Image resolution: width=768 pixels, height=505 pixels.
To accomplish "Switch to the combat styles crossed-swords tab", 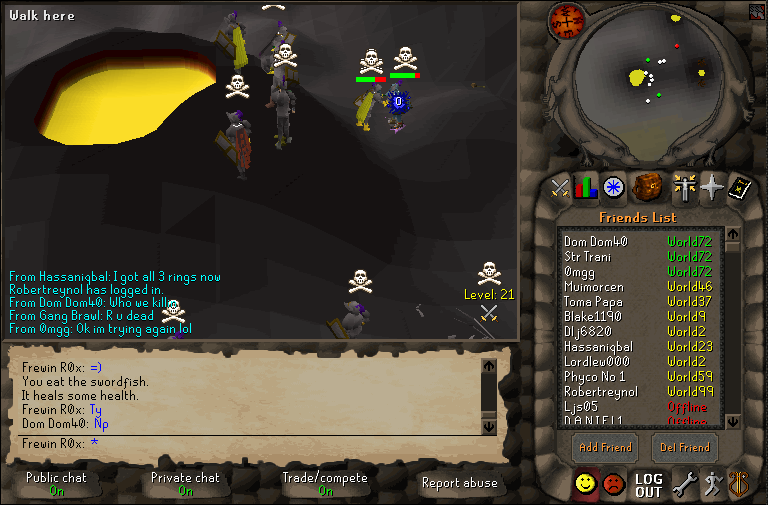I will (x=560, y=187).
